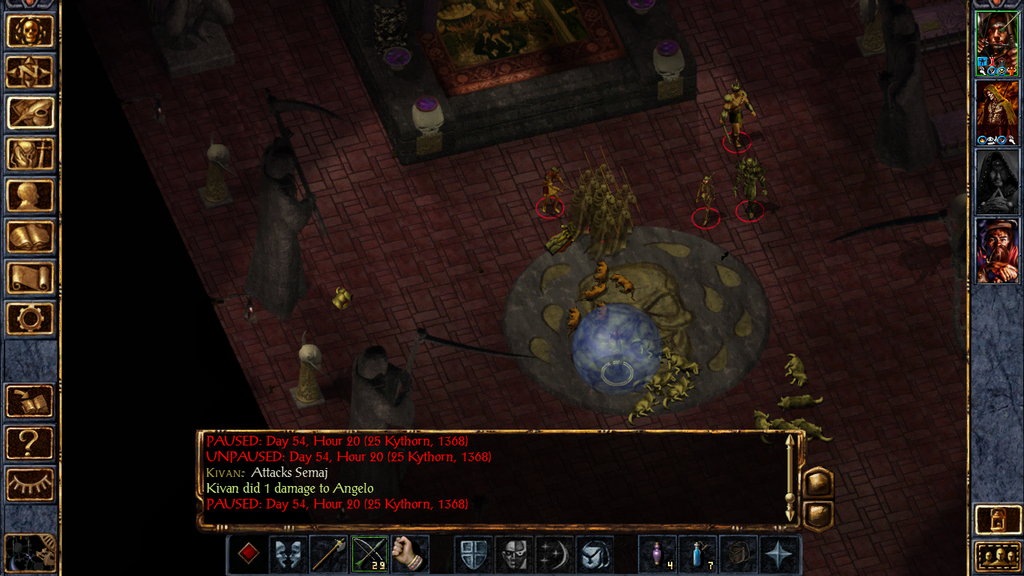This screenshot has width=1024, height=576.
Task: Open the gear options menu
Action: pos(30,318)
